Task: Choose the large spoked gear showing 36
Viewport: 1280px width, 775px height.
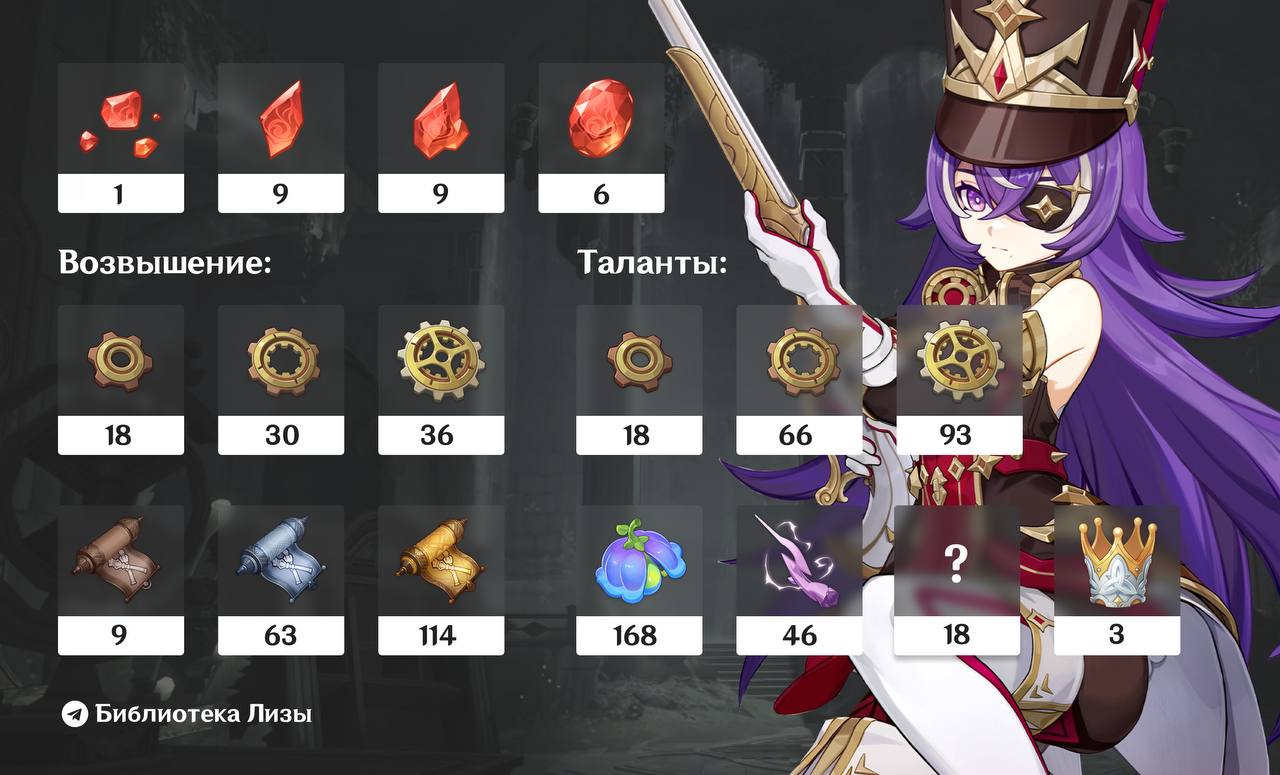Action: pyautogui.click(x=441, y=377)
